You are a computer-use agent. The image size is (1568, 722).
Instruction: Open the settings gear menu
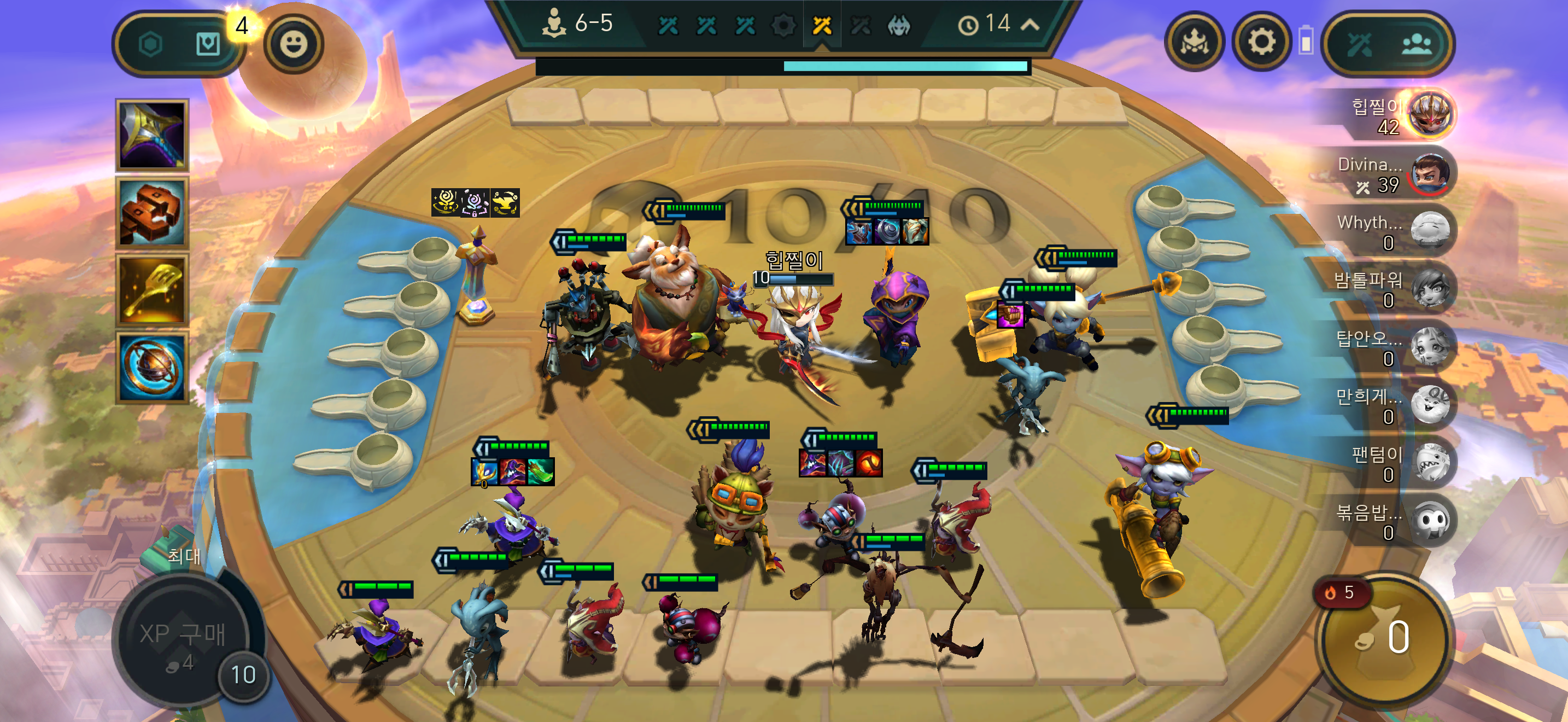pyautogui.click(x=1261, y=43)
